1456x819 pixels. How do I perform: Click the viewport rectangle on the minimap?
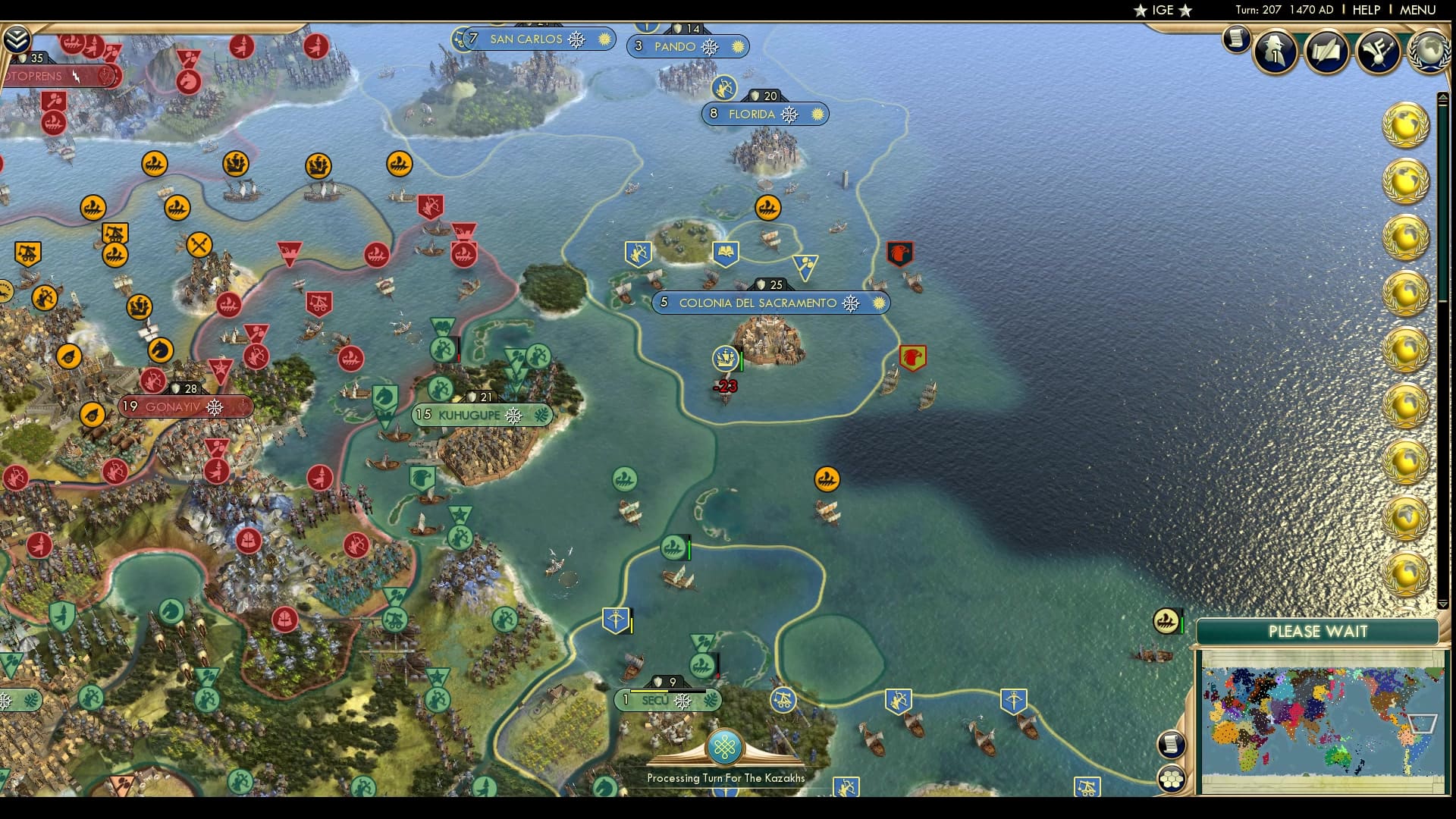point(1423,723)
